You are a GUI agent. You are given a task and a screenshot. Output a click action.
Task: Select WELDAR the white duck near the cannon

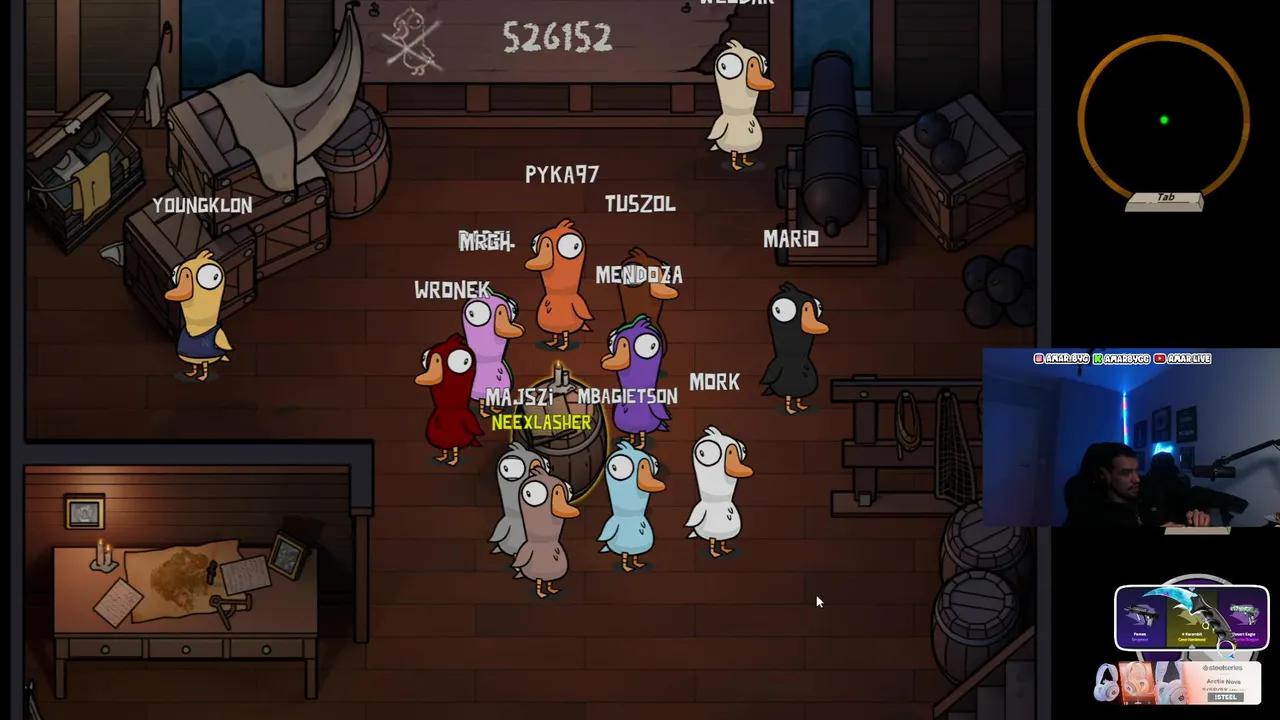click(740, 100)
